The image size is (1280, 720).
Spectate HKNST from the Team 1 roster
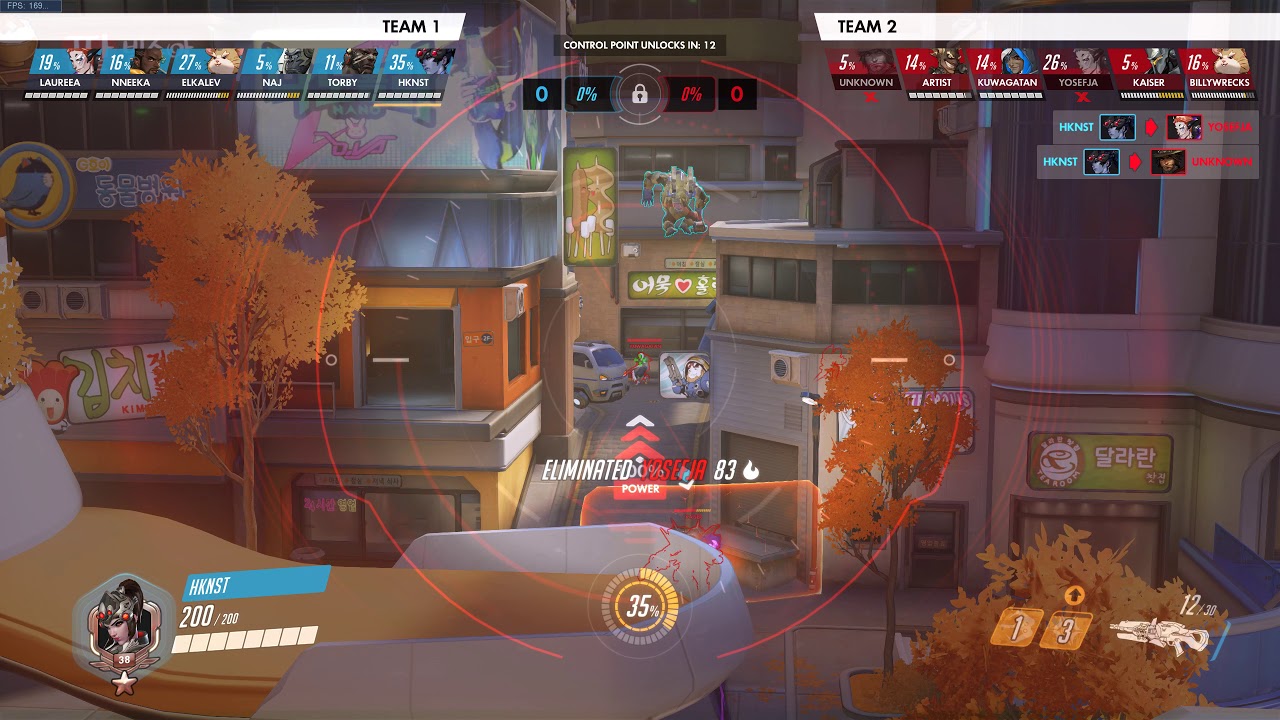[411, 70]
